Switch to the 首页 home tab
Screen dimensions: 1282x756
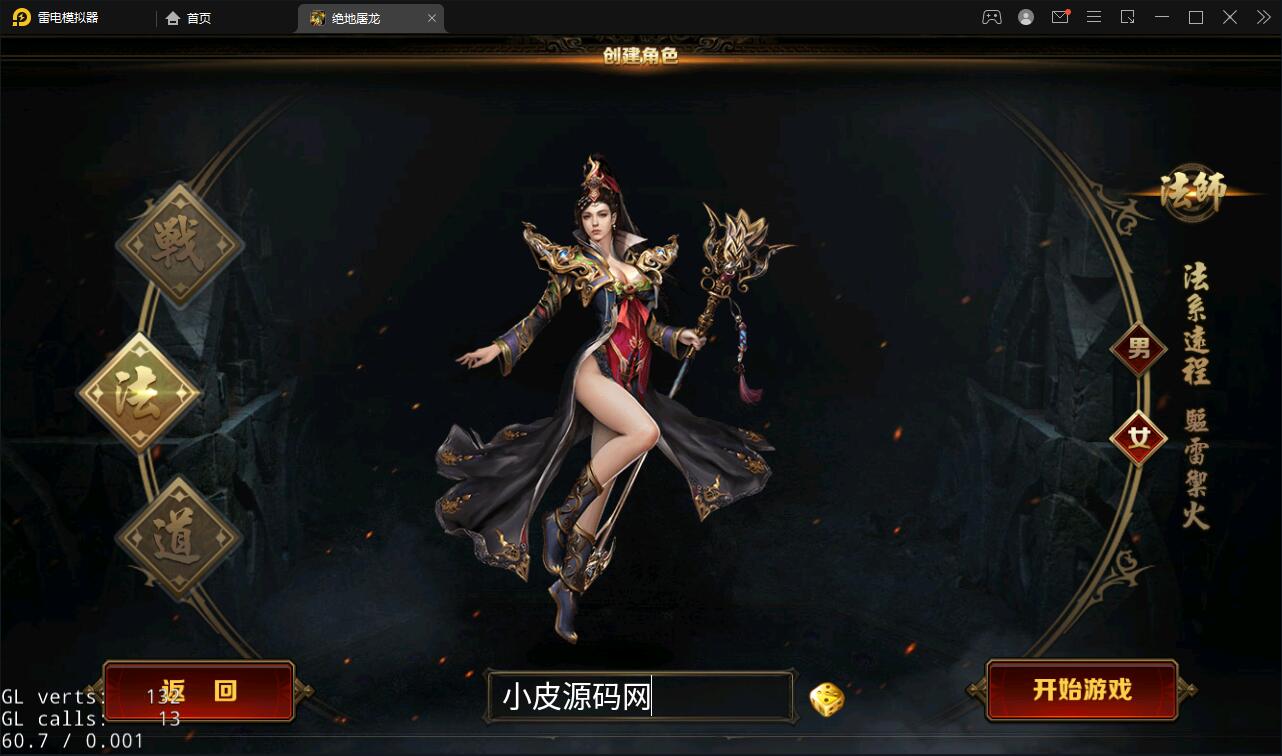pyautogui.click(x=186, y=17)
